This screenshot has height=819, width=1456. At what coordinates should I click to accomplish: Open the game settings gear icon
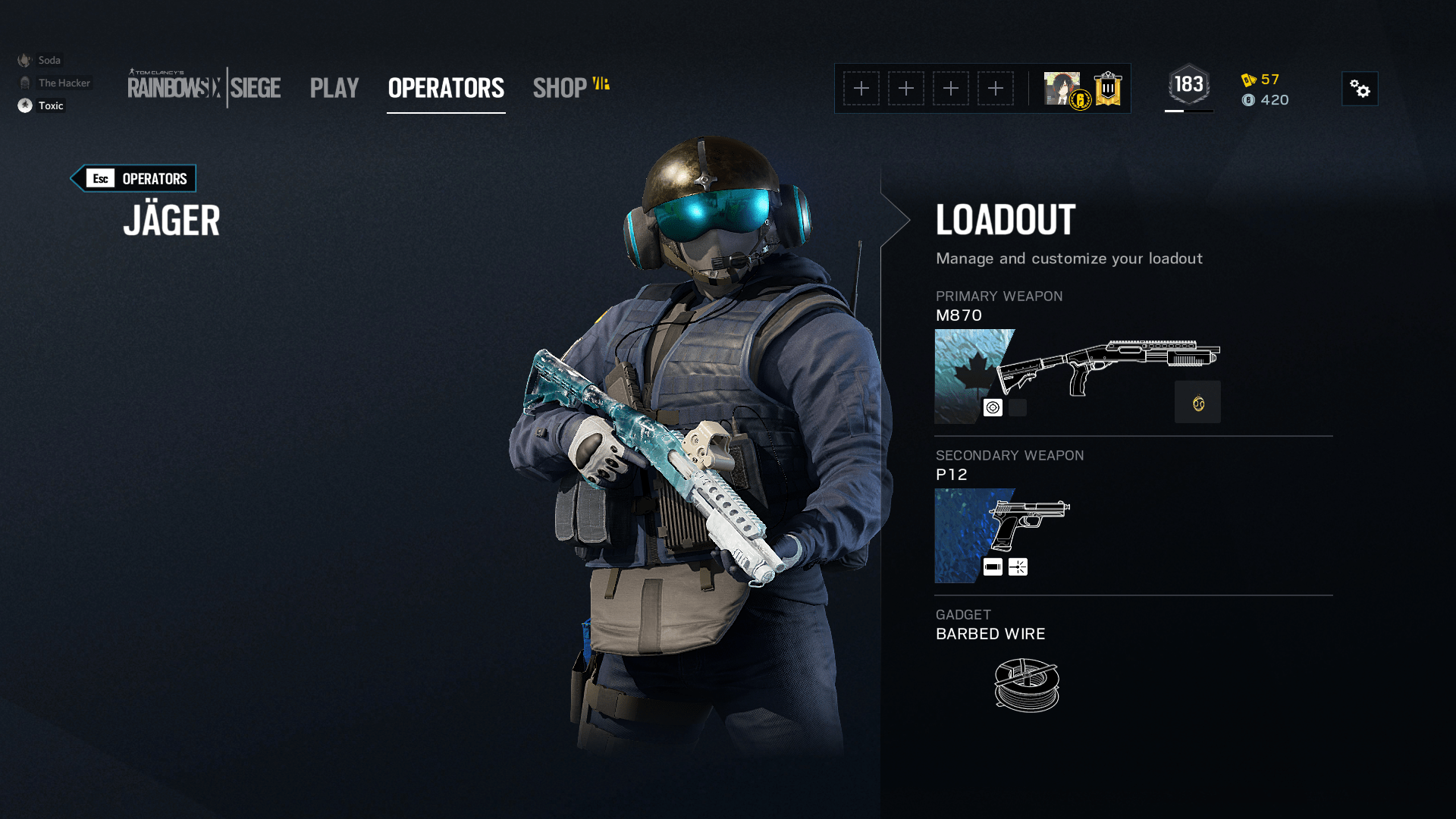pyautogui.click(x=1360, y=89)
